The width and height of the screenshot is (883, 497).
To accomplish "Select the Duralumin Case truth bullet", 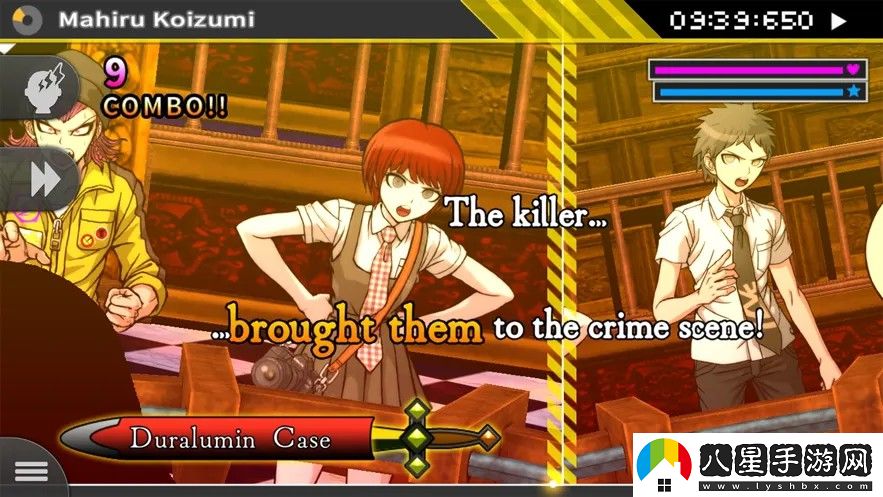I will [x=230, y=437].
